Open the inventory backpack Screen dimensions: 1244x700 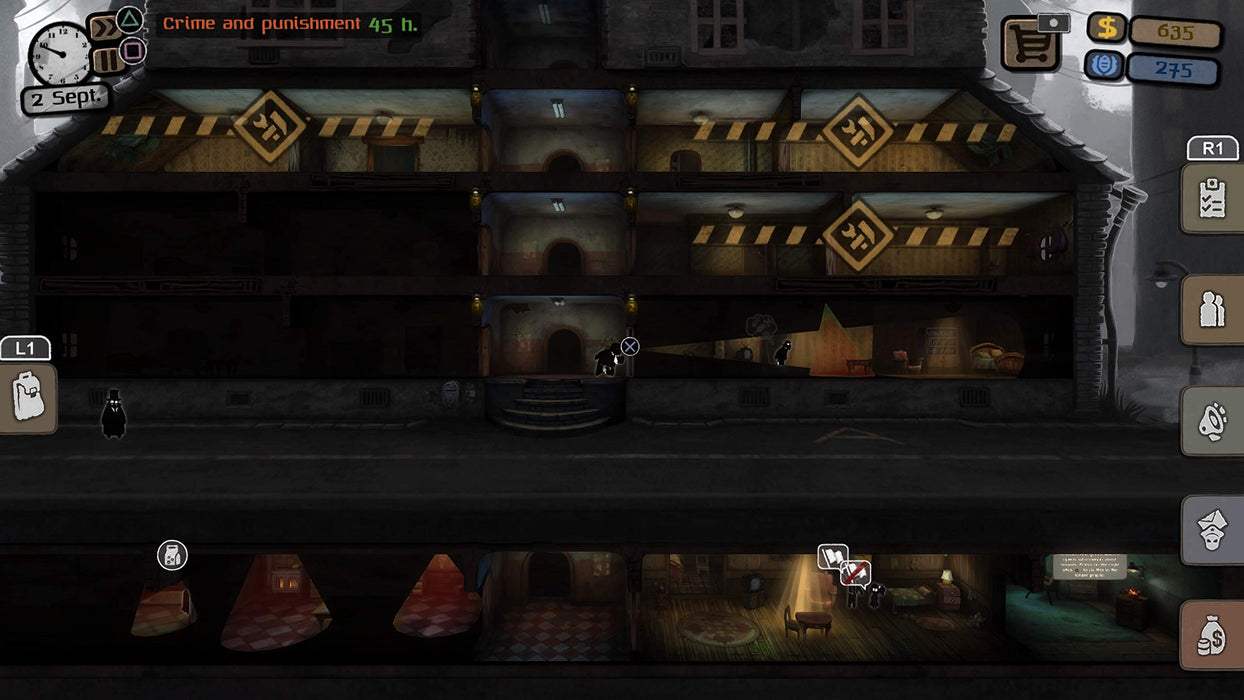coord(27,397)
